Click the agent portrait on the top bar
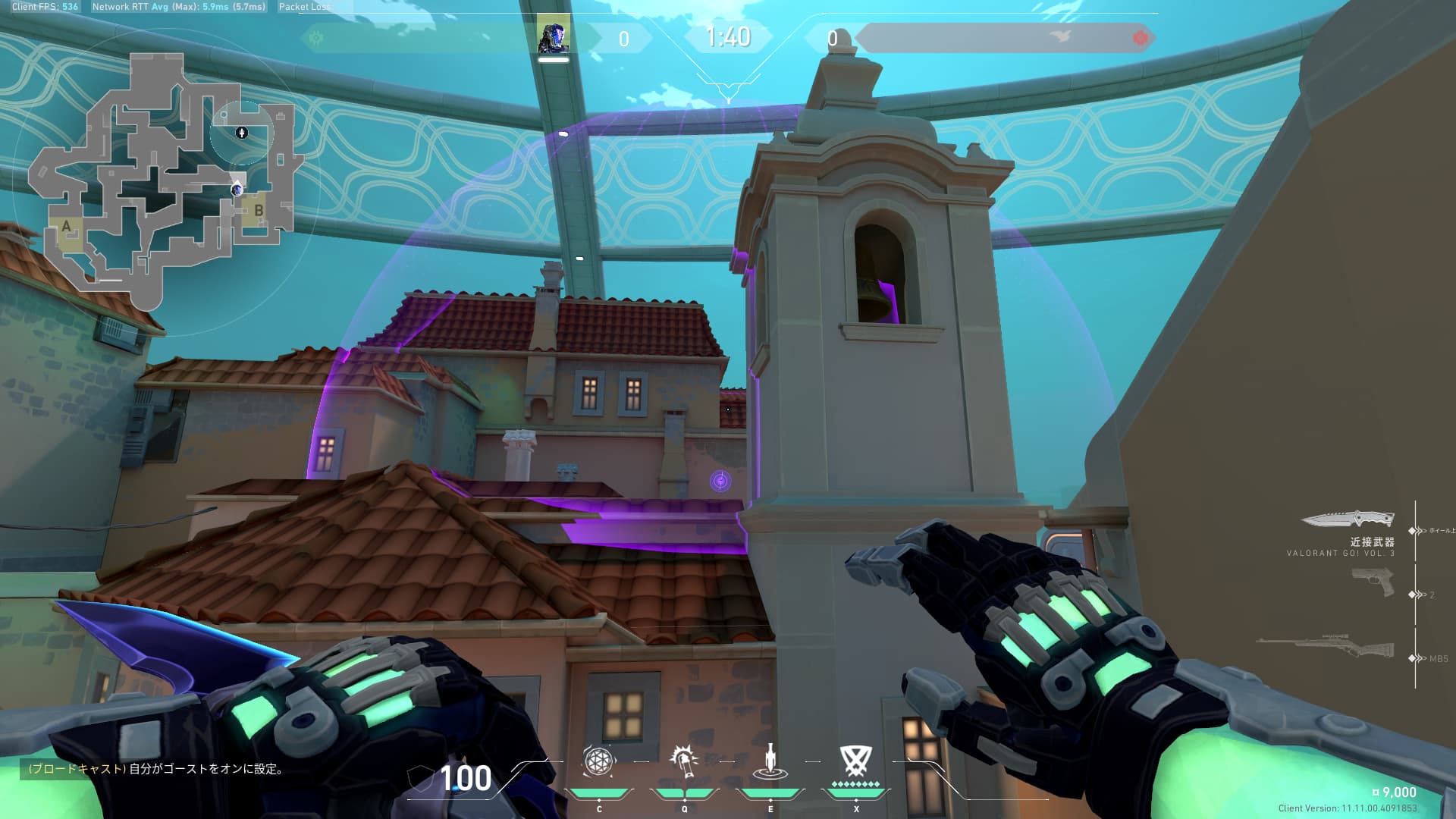Image resolution: width=1456 pixels, height=819 pixels. [x=554, y=36]
